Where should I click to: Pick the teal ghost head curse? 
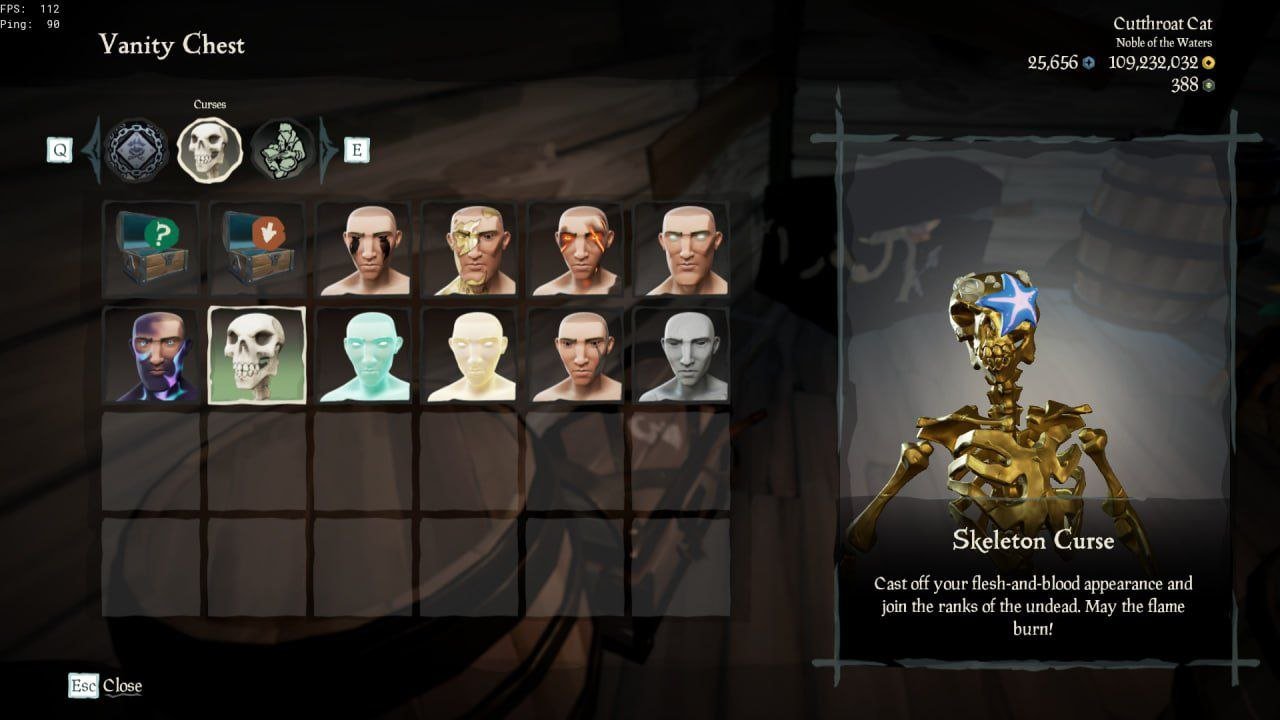coord(364,356)
